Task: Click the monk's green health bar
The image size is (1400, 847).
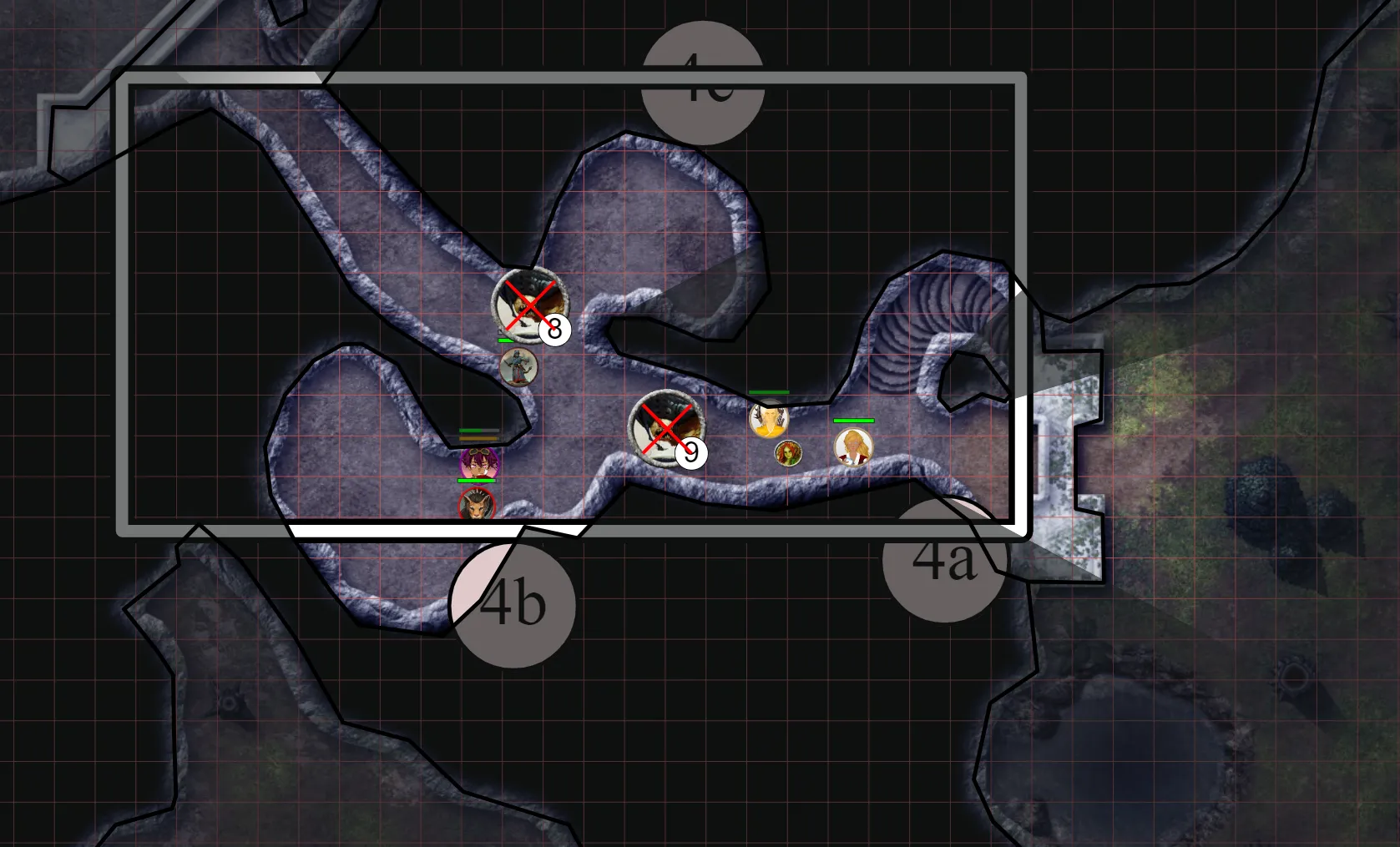Action: [768, 392]
